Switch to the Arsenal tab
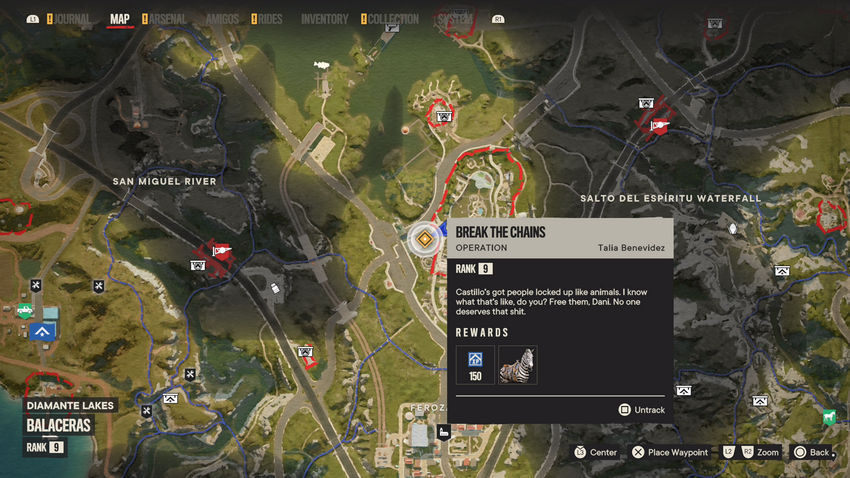Screen dimensions: 850x478 (x=166, y=19)
